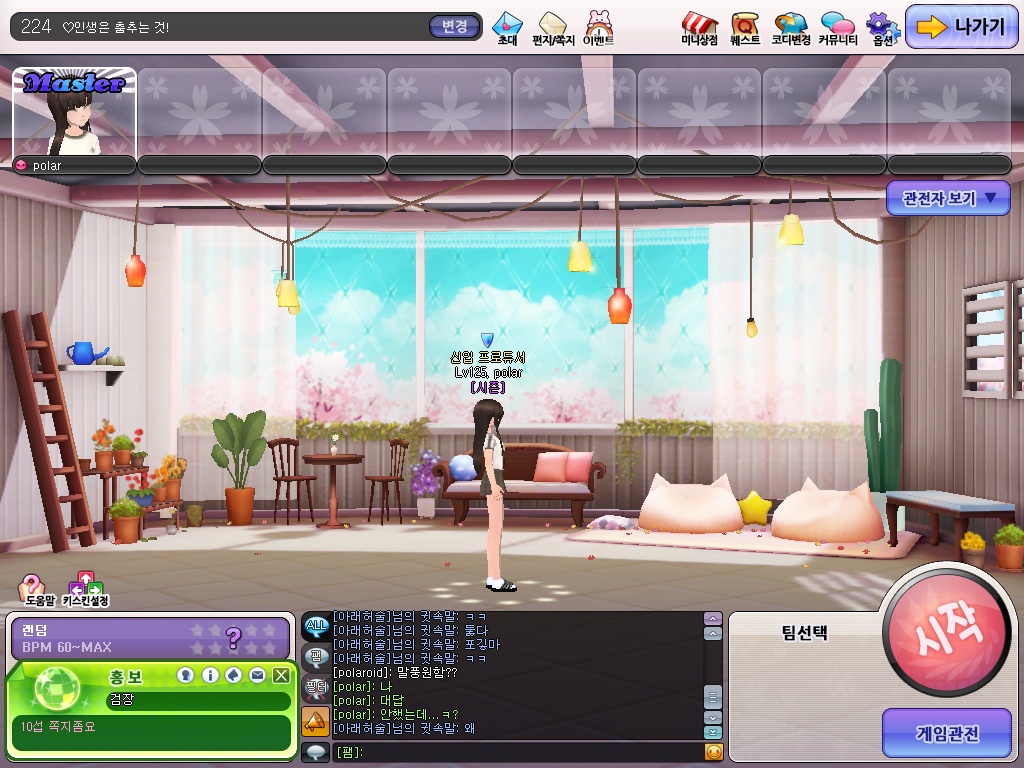Open the 미니상점 mini shop
The height and width of the screenshot is (768, 1024).
(699, 28)
